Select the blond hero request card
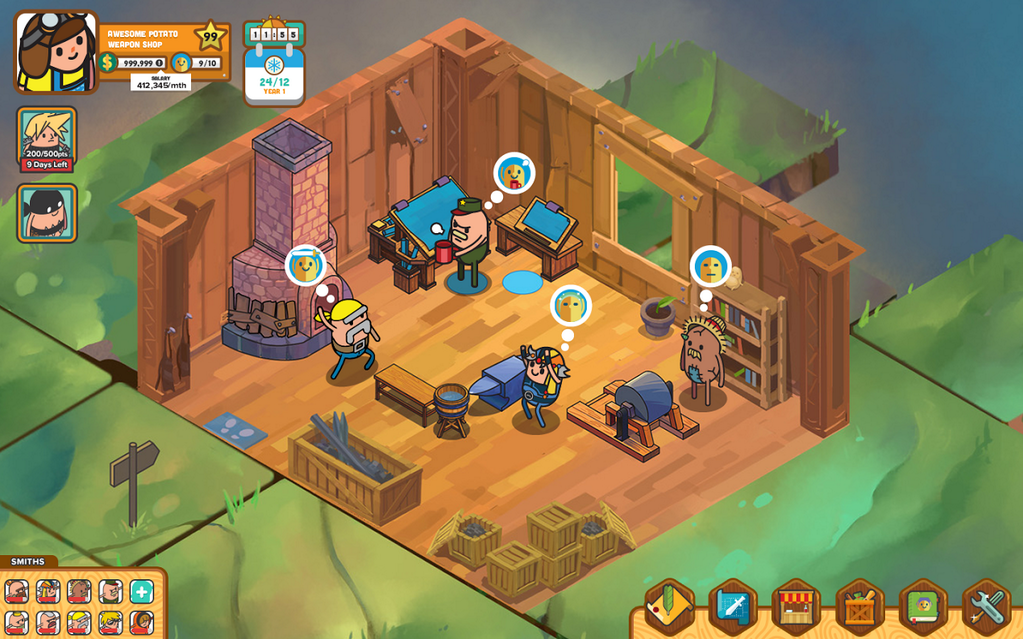 (x=47, y=139)
